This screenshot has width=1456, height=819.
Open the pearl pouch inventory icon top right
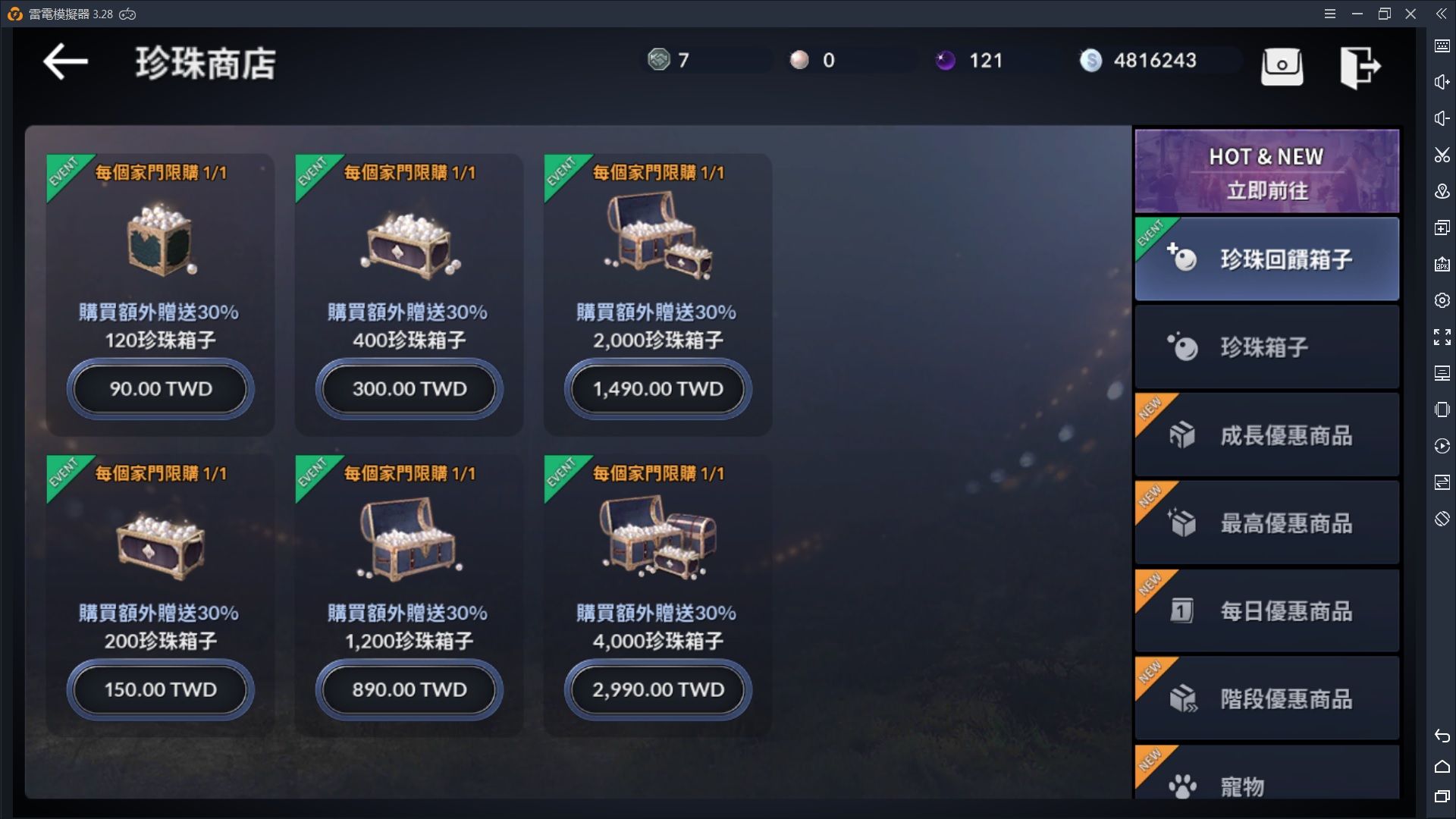pos(1282,67)
